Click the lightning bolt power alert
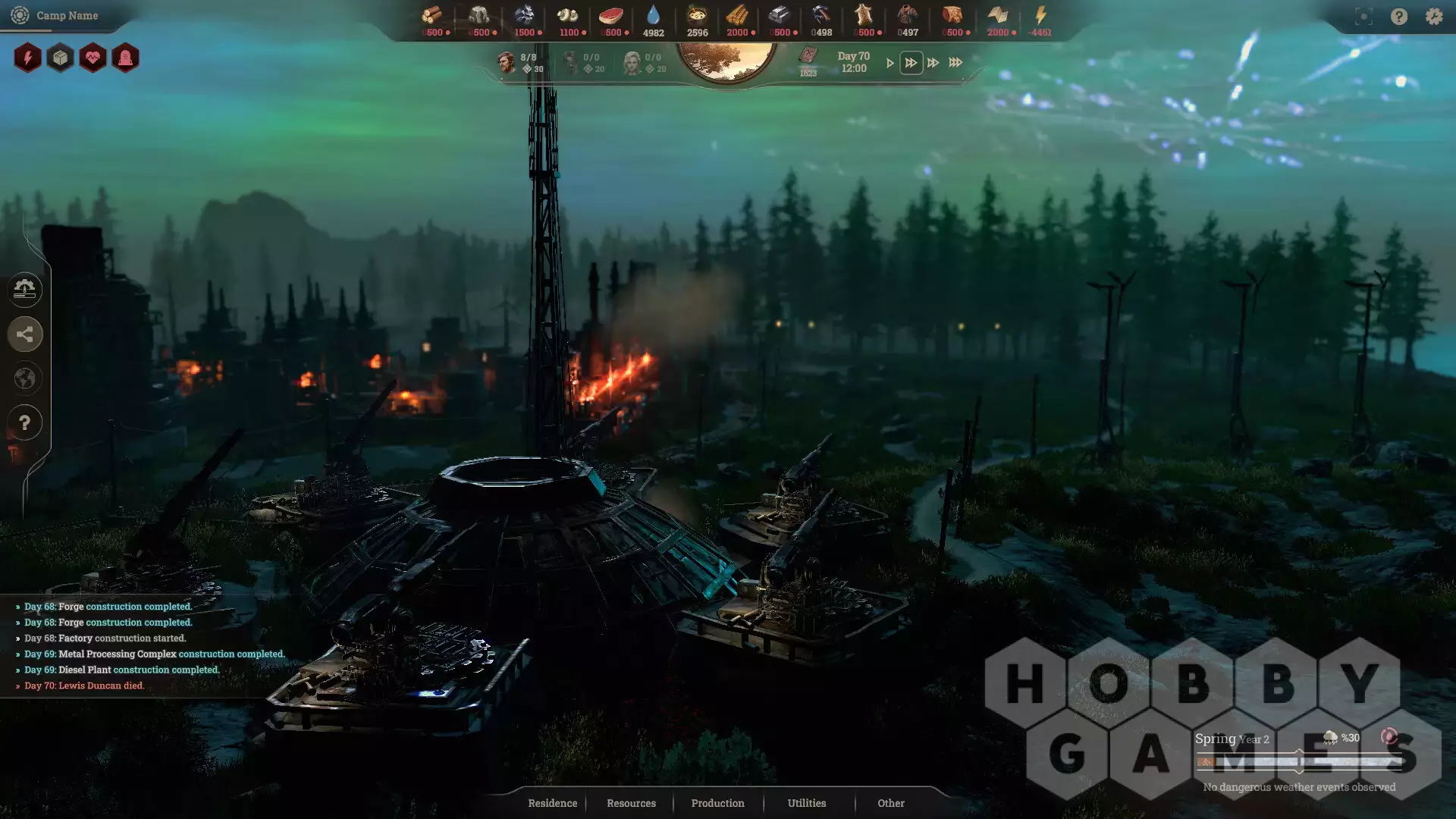Viewport: 1456px width, 819px height. click(x=27, y=58)
